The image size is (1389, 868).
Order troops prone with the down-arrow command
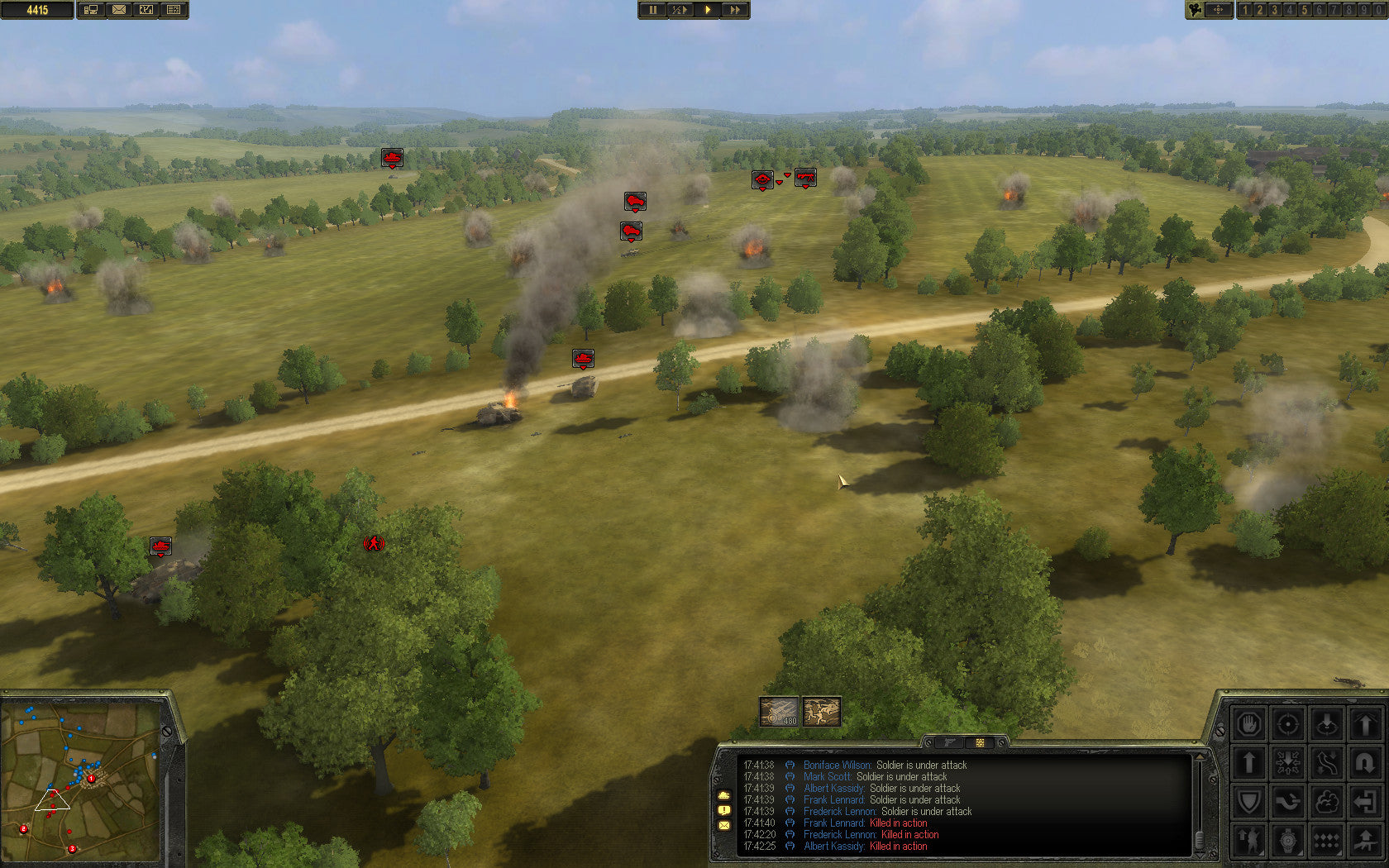[1327, 723]
